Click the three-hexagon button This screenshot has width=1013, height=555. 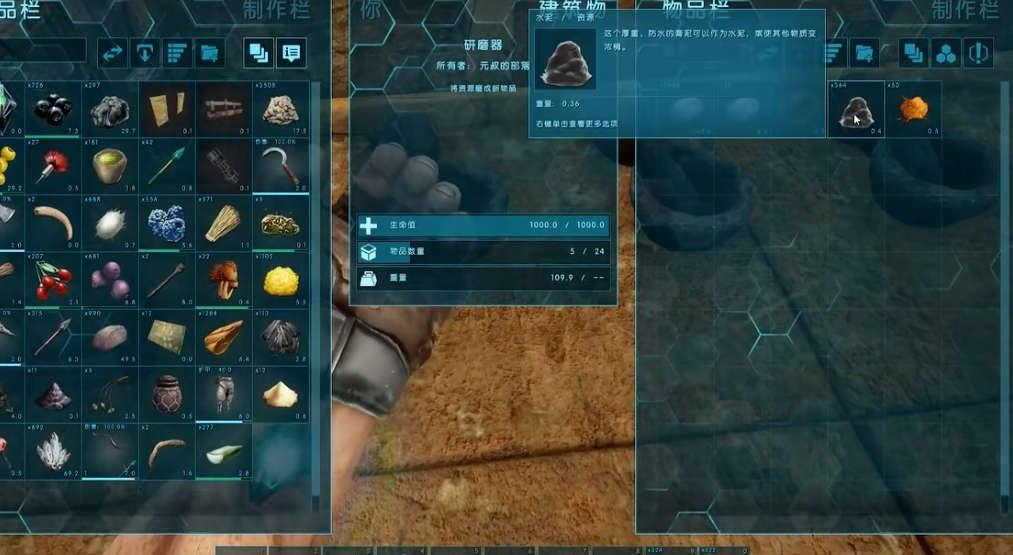(945, 53)
